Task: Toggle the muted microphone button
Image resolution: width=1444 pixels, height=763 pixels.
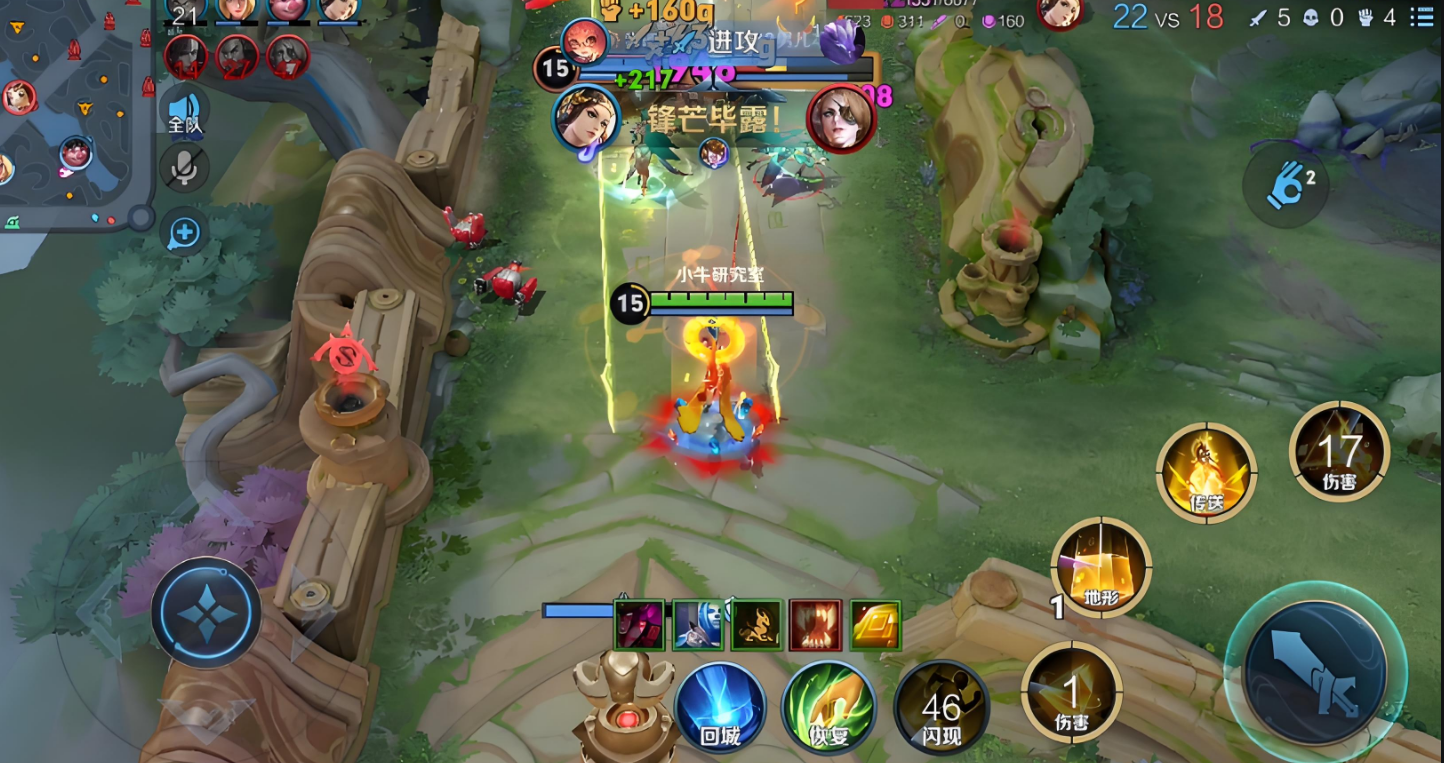Action: click(184, 168)
